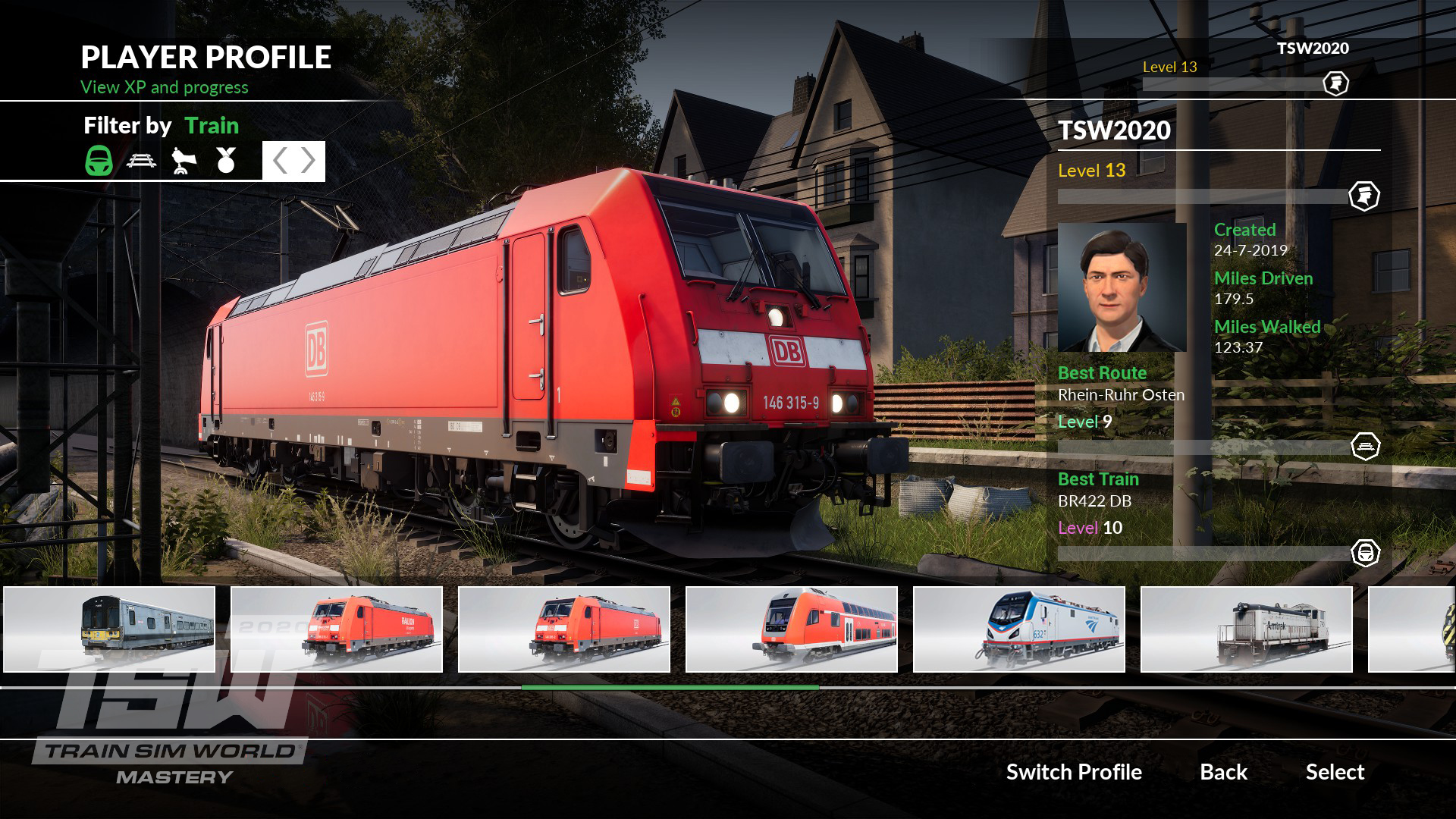Screen dimensions: 1456x819
Task: Choose the red Railion locomotive thumbnail
Action: pyautogui.click(x=337, y=629)
